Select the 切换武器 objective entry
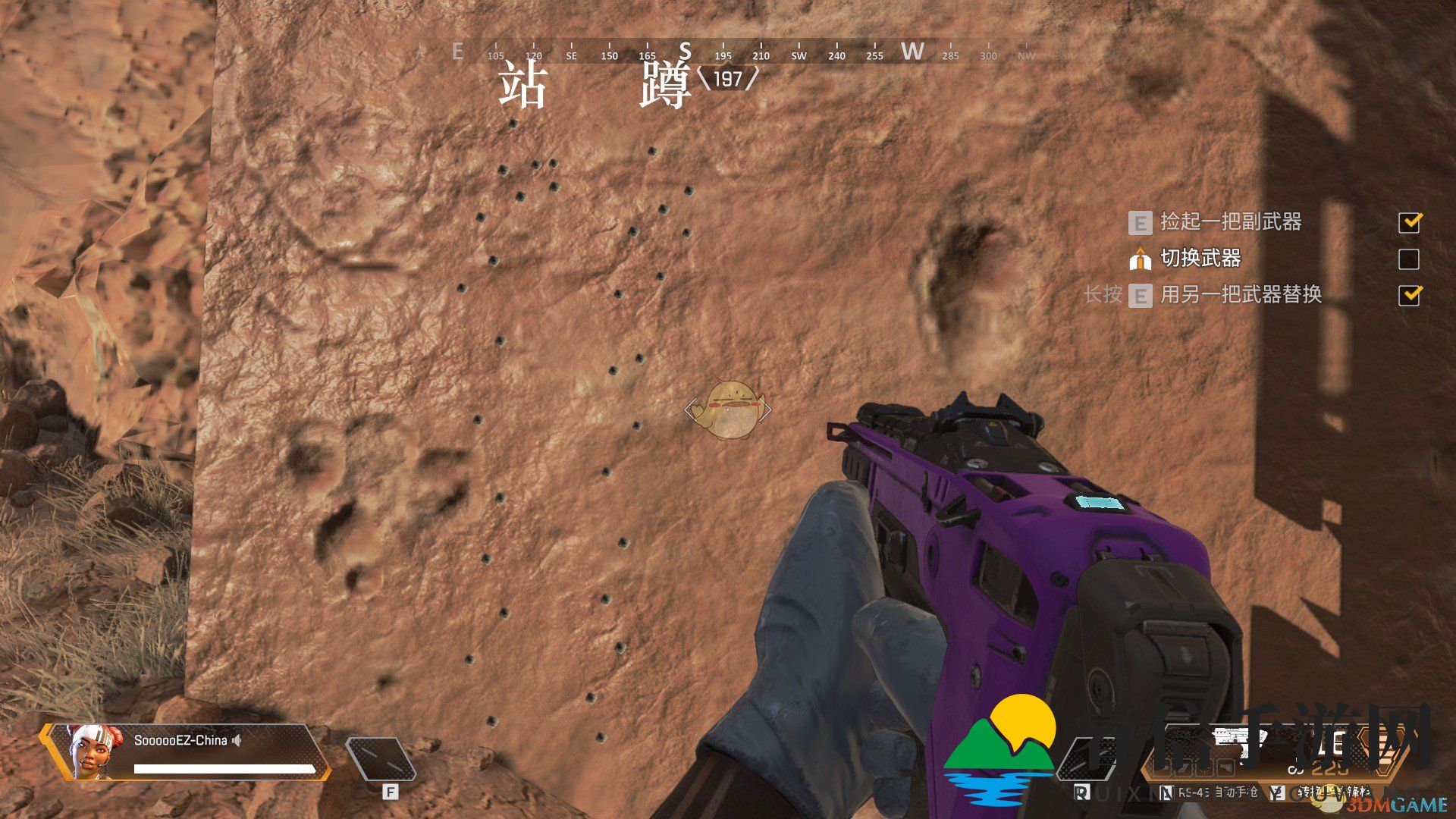1456x819 pixels. (x=1200, y=259)
